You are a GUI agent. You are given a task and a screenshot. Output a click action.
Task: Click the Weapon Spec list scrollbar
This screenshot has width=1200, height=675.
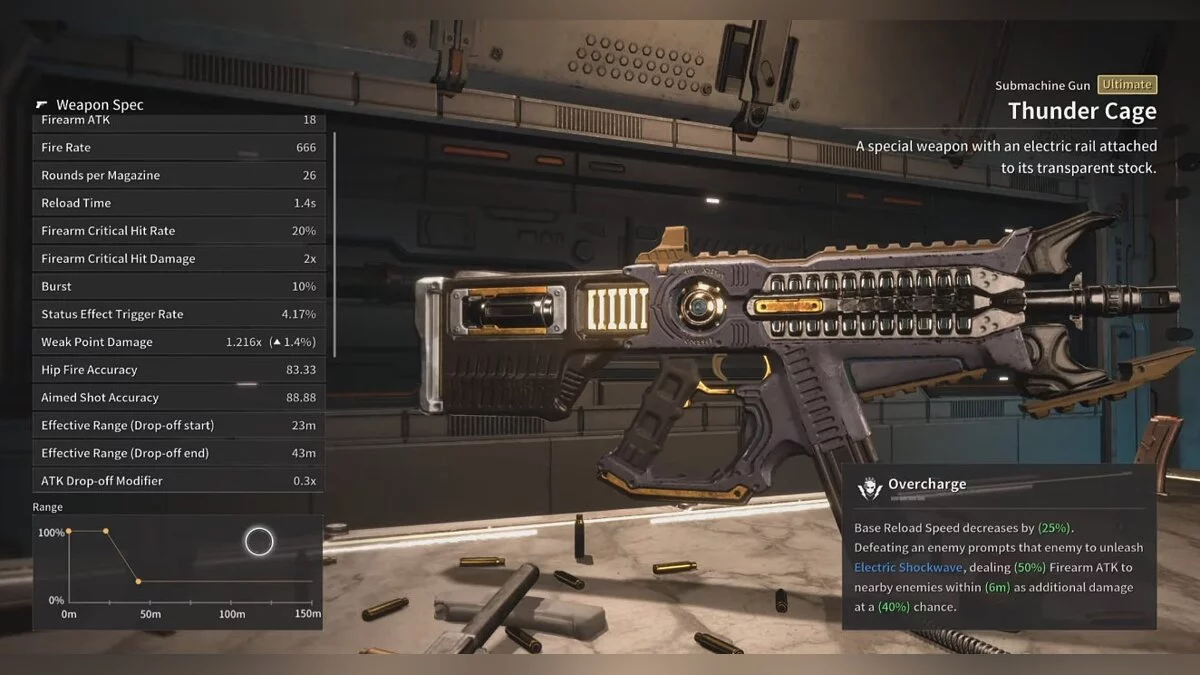pyautogui.click(x=334, y=245)
